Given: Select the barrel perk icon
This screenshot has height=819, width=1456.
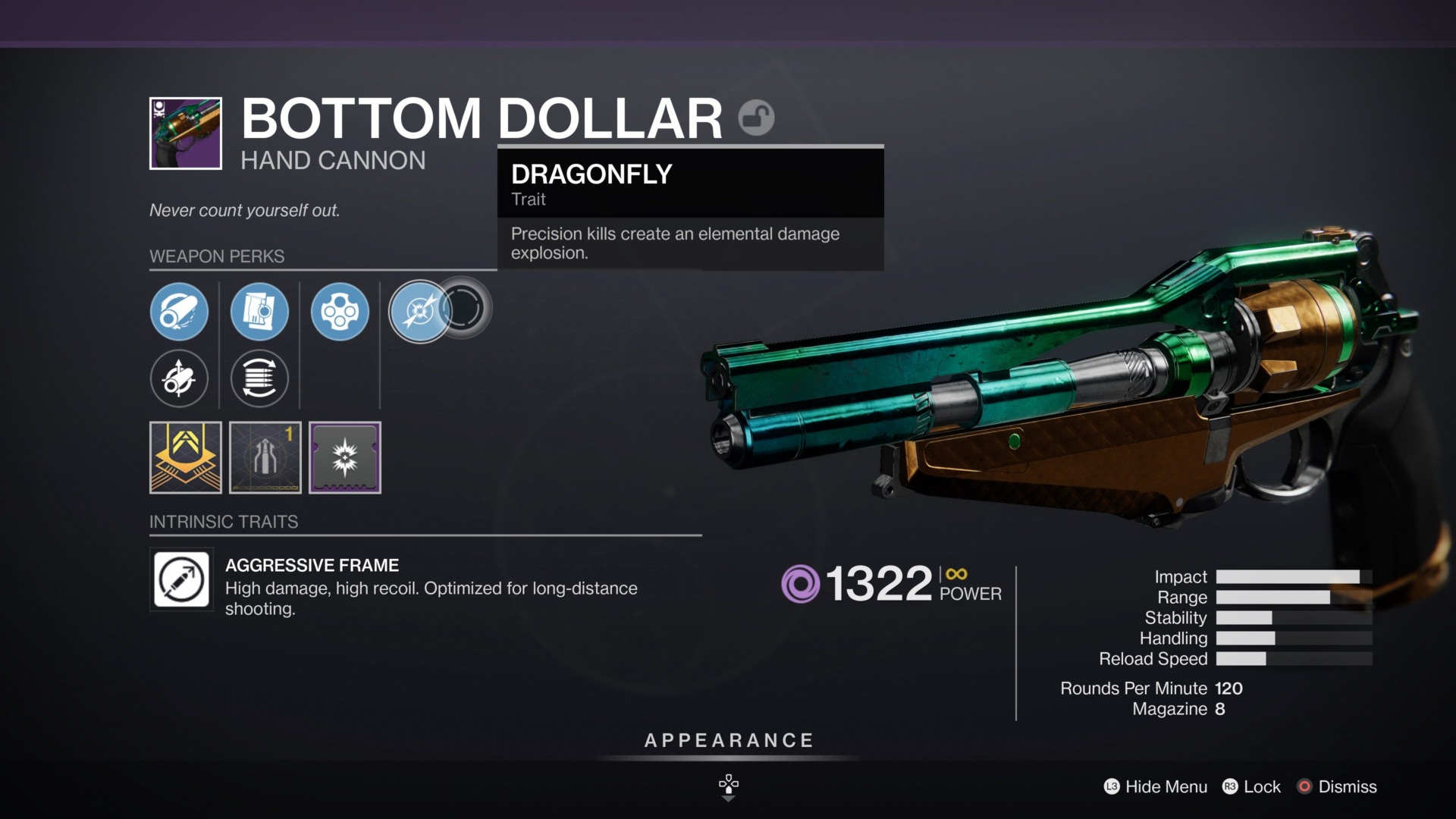Looking at the screenshot, I should pyautogui.click(x=180, y=312).
